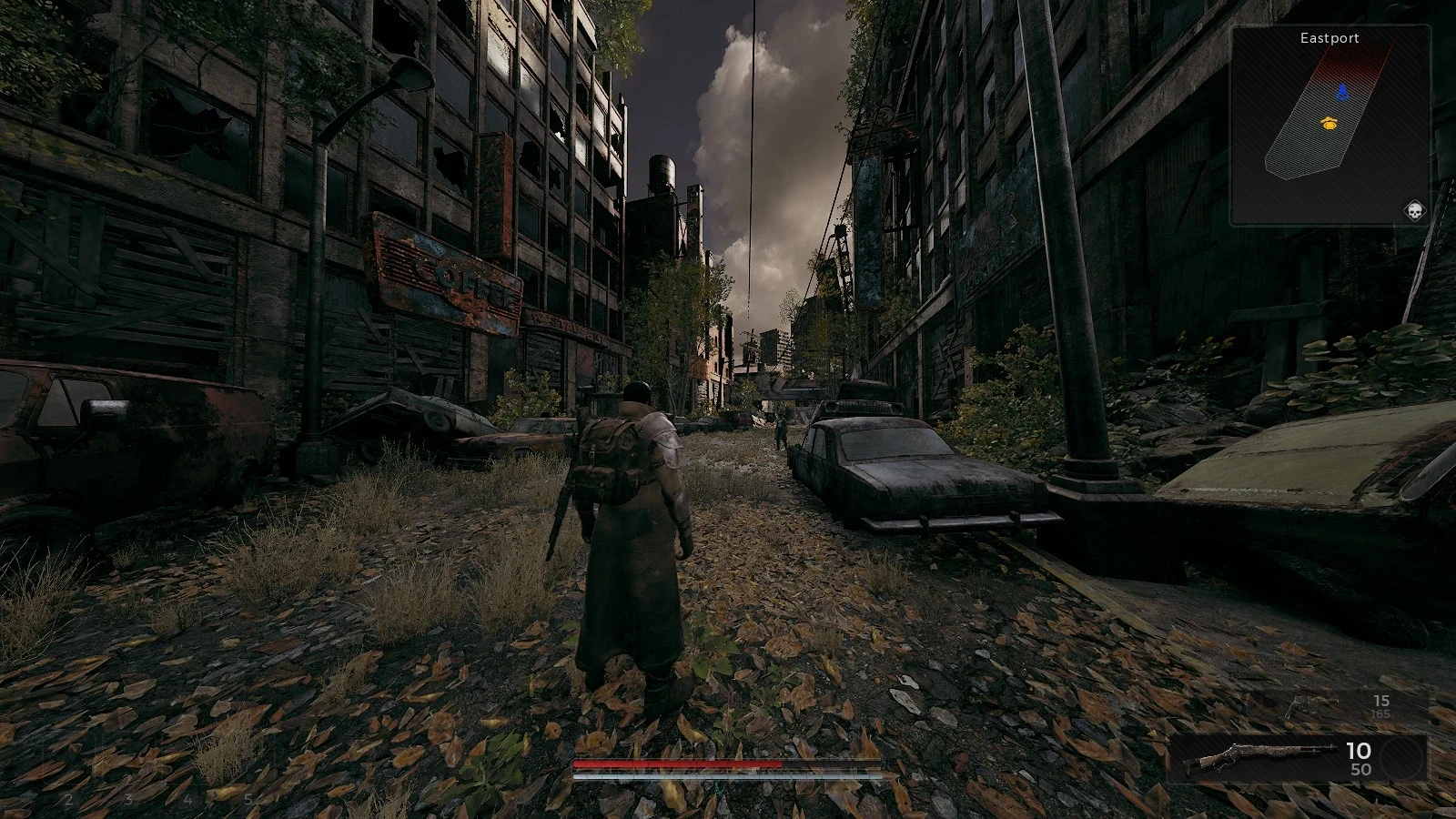
Task: Click the red health bar
Action: click(678, 763)
